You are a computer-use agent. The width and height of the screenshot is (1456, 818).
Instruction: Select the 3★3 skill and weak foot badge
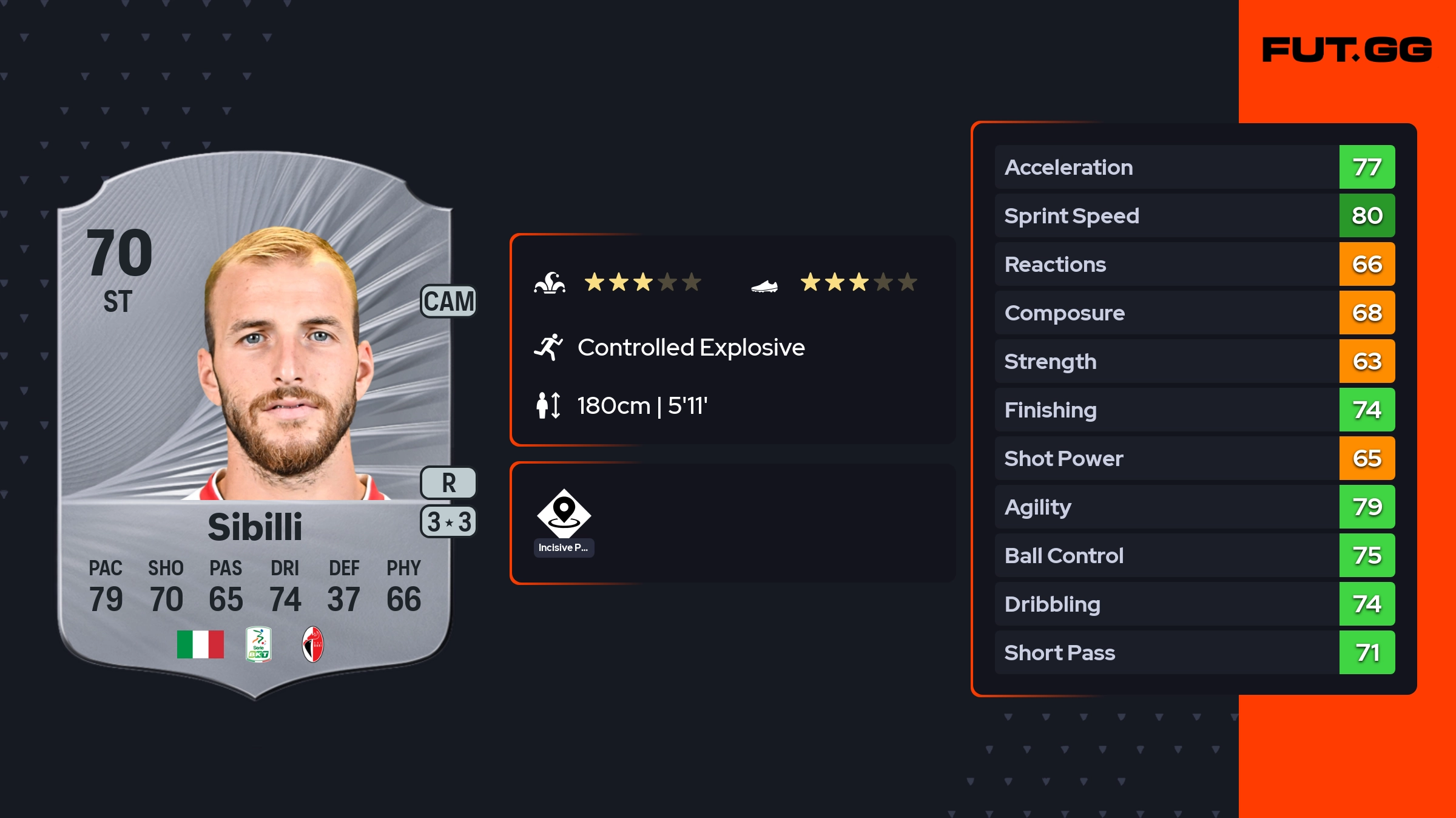(449, 522)
